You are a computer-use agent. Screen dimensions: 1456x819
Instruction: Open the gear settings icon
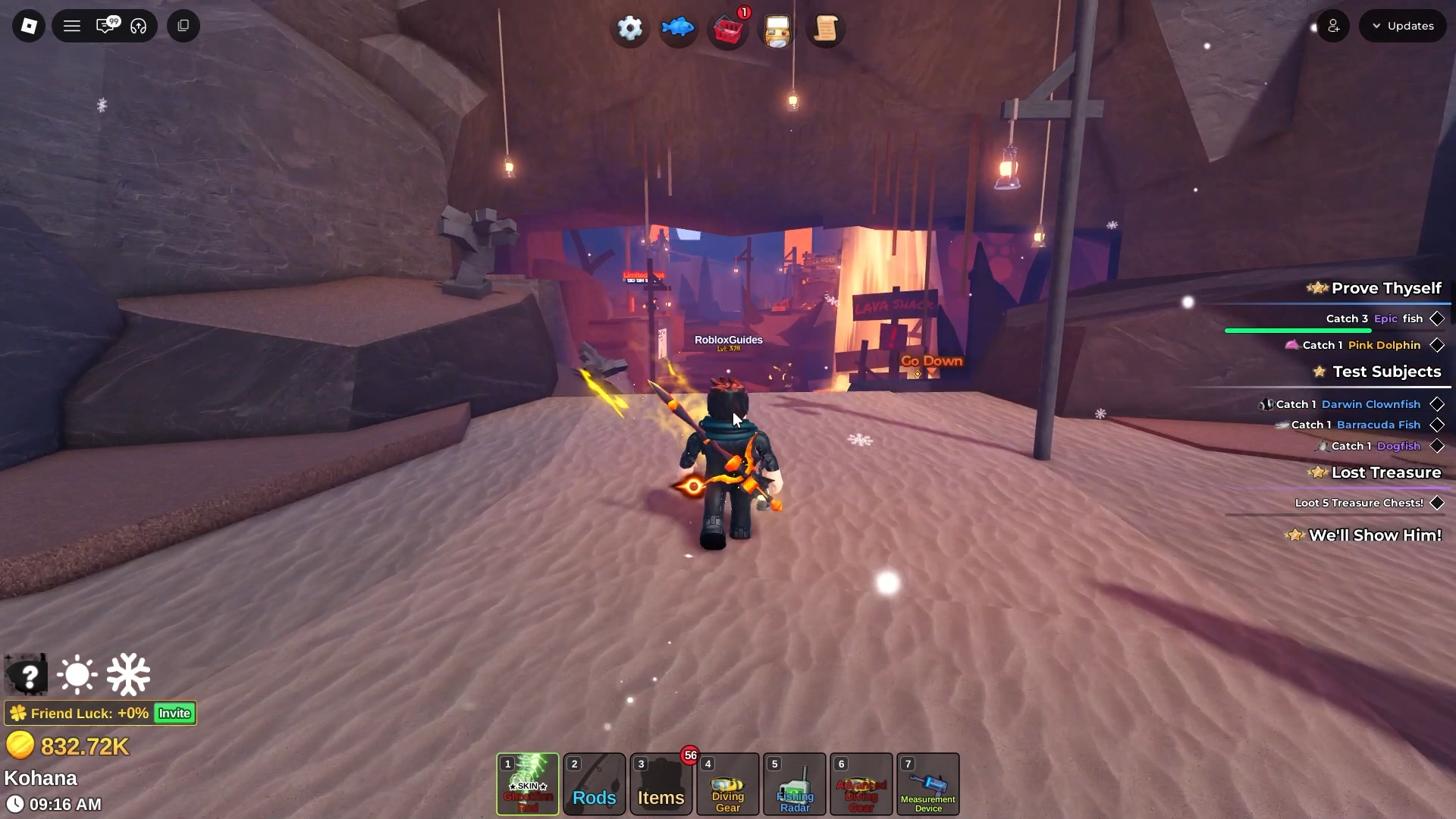coord(629,29)
